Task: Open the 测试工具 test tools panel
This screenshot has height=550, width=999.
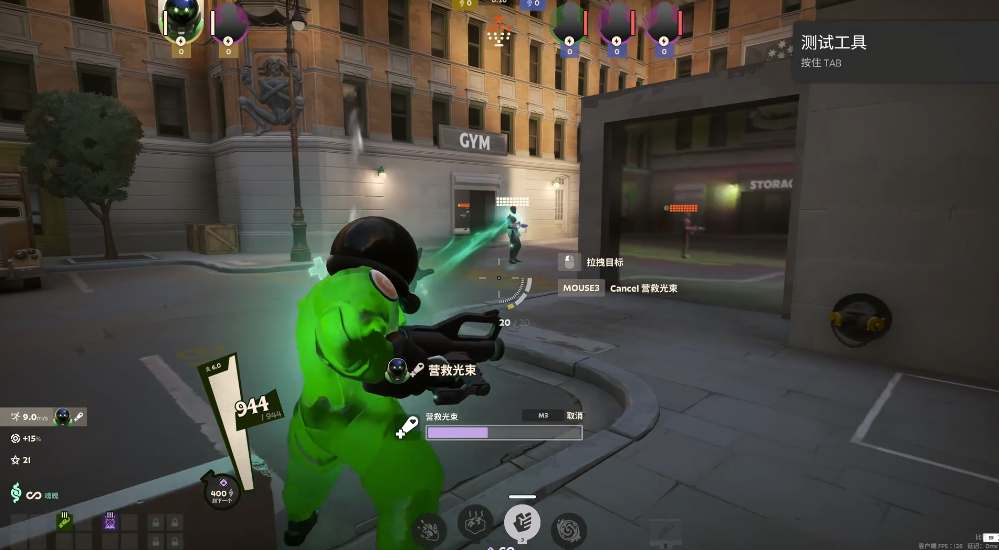Action: tap(833, 43)
